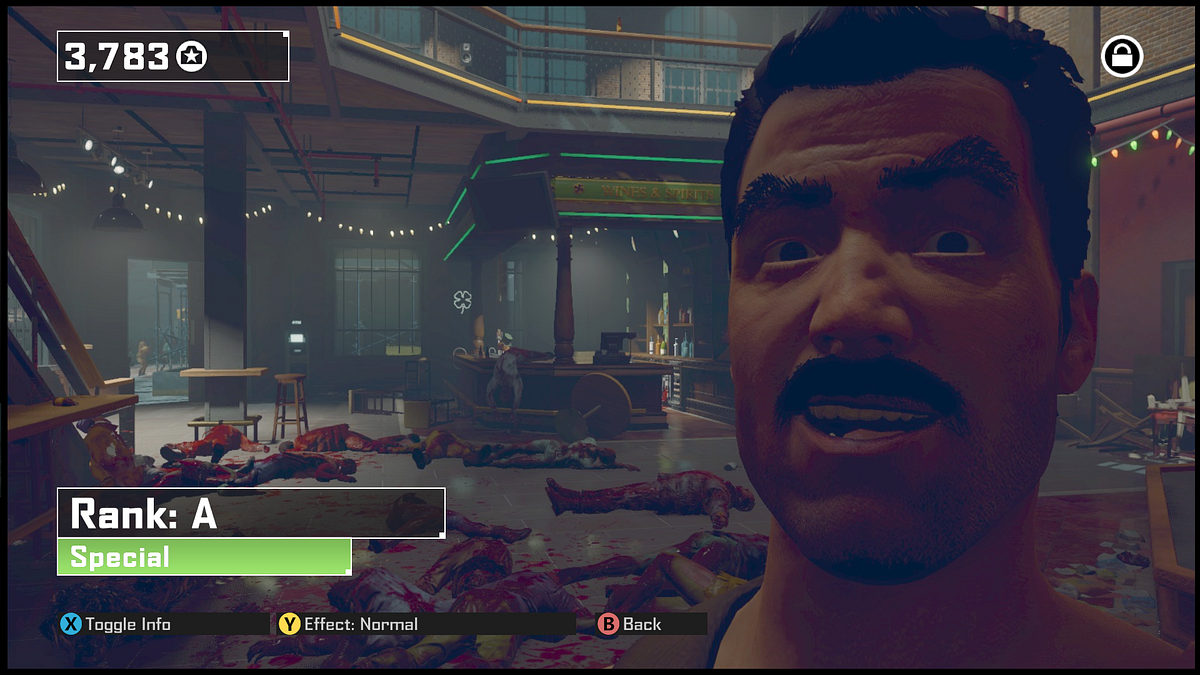Go Back from the photo viewer
The width and height of the screenshot is (1200, 675).
pyautogui.click(x=630, y=624)
